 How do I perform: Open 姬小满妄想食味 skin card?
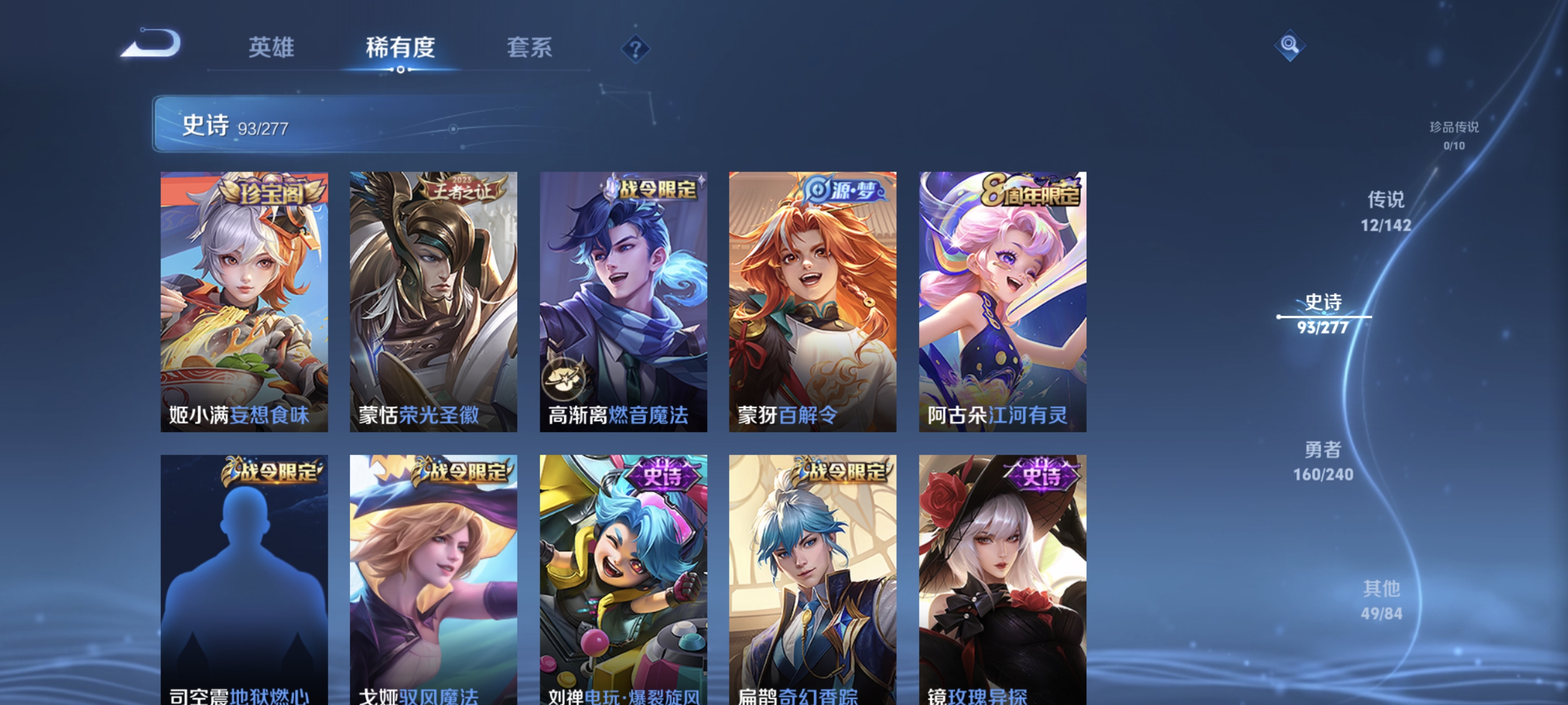tap(243, 304)
